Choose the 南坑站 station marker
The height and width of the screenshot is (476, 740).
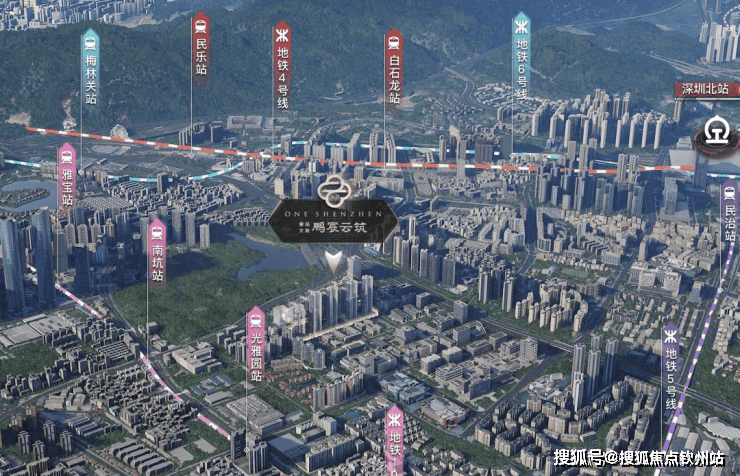tap(157, 251)
